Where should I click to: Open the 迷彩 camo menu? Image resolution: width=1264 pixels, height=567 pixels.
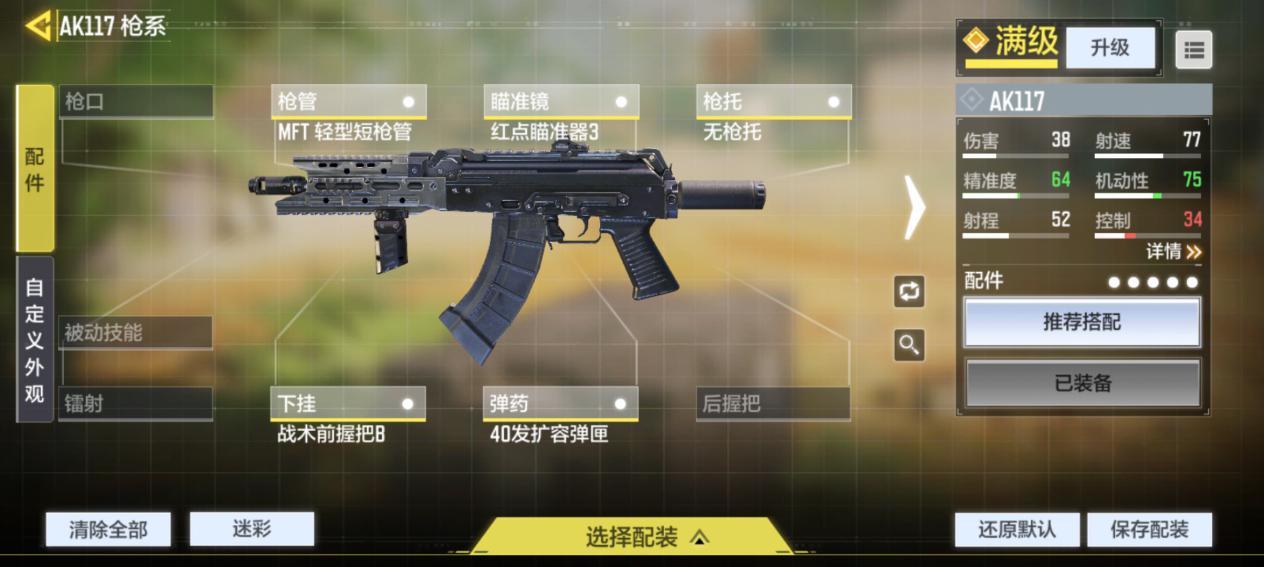[252, 529]
